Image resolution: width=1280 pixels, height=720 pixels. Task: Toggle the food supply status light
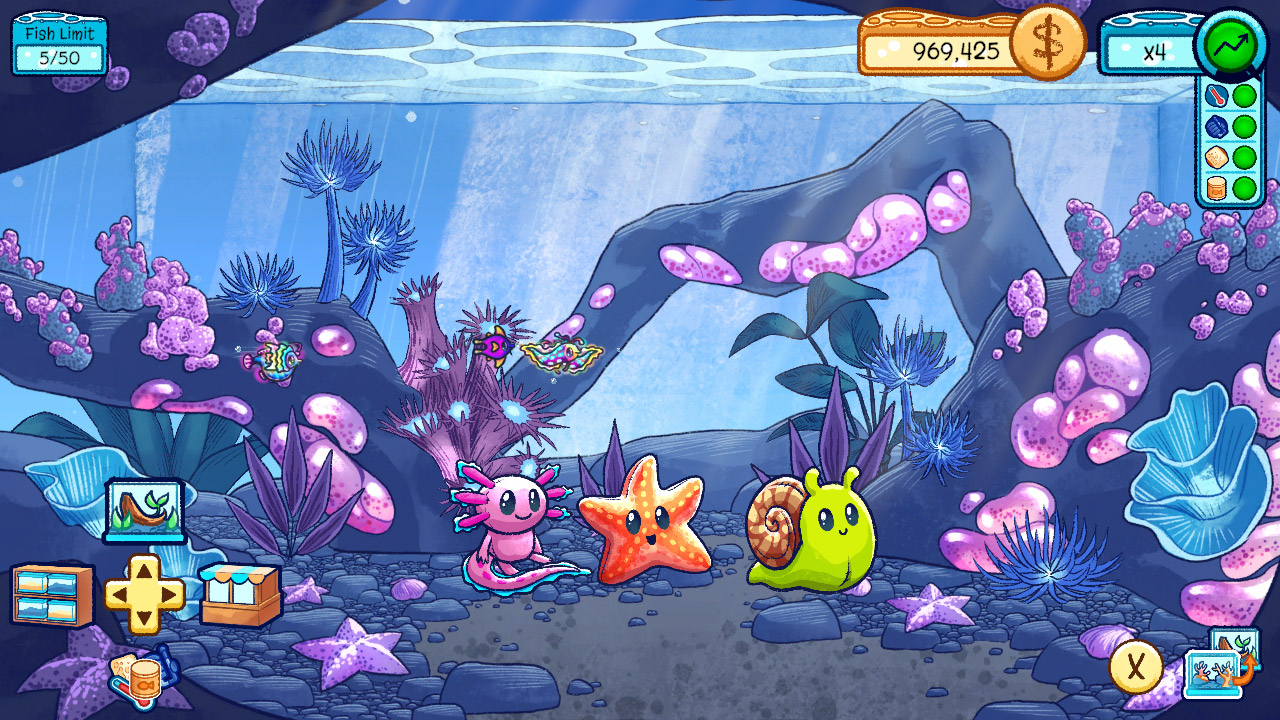click(x=1245, y=156)
